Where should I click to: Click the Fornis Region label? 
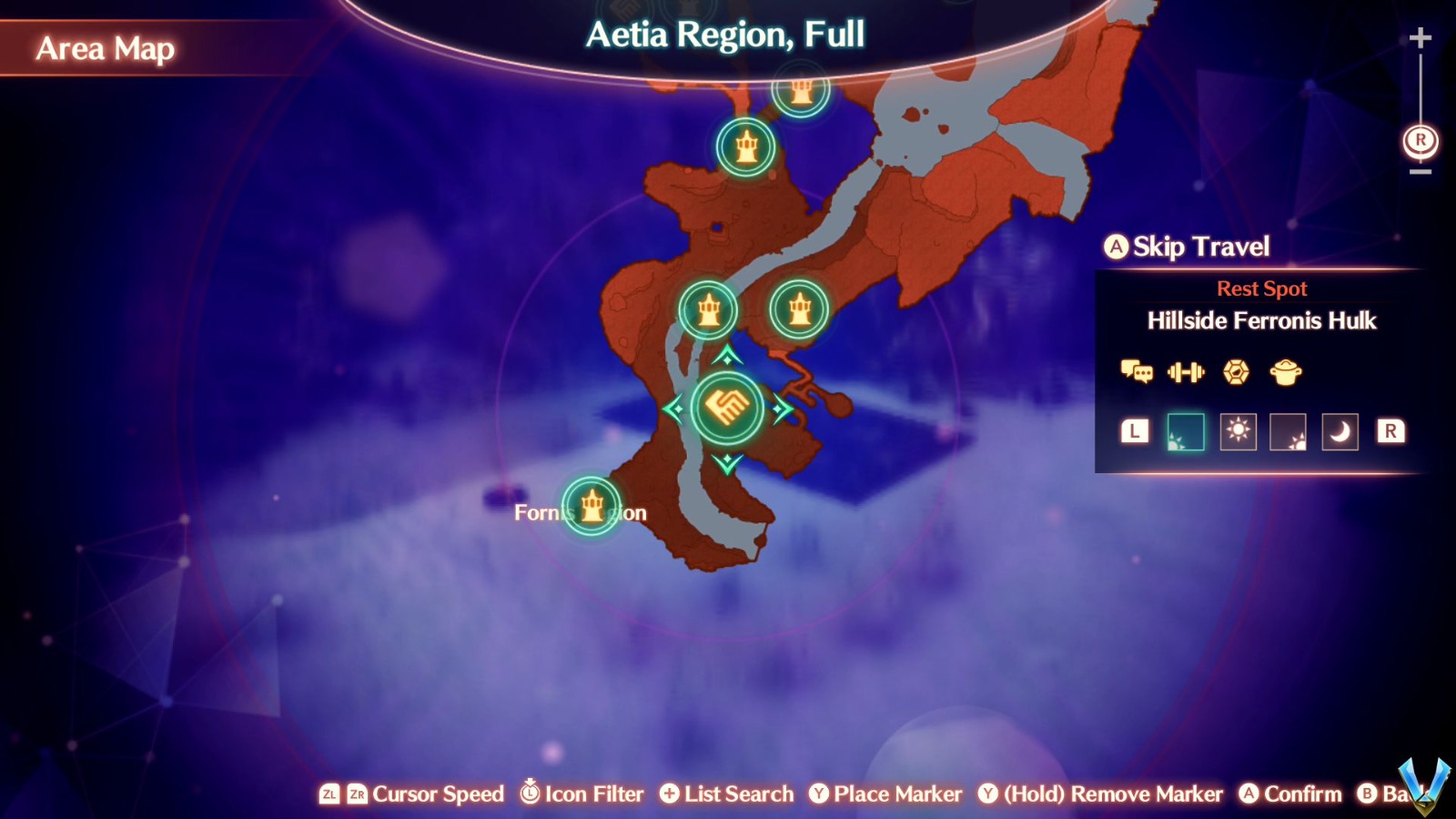pos(580,512)
